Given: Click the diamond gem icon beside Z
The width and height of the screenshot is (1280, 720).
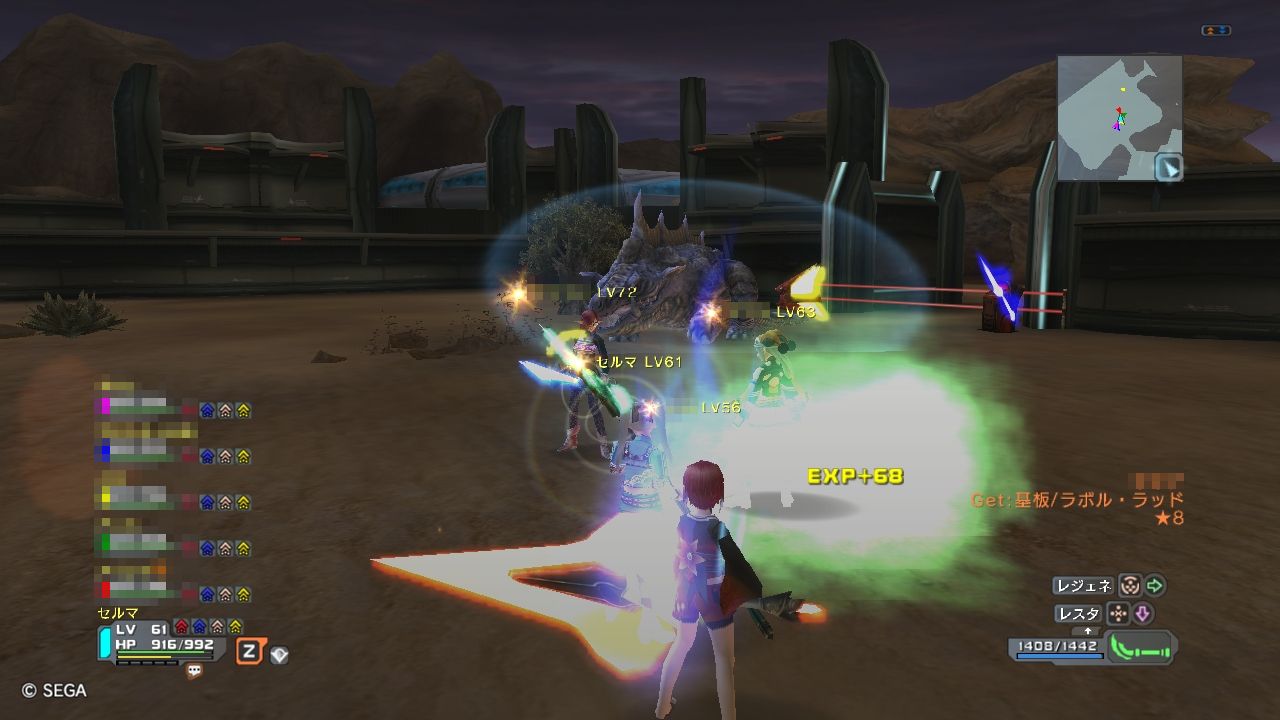Looking at the screenshot, I should tap(280, 655).
